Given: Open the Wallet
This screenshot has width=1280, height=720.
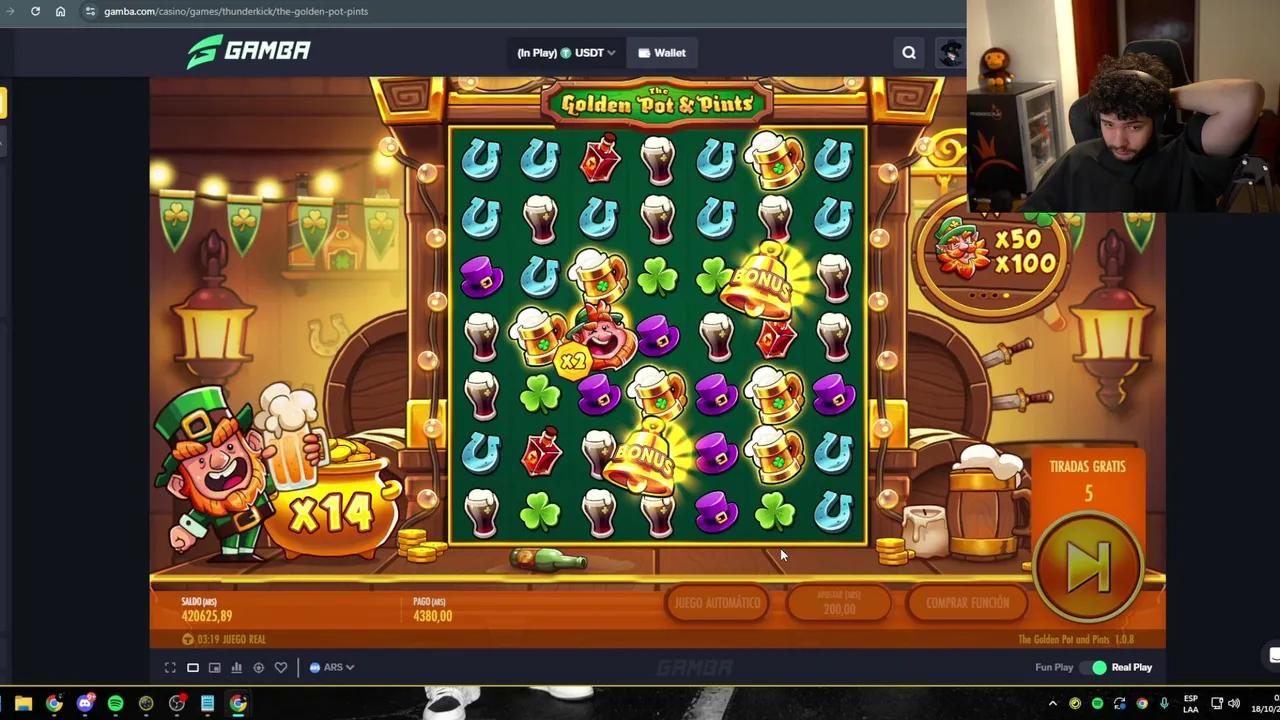Looking at the screenshot, I should [661, 53].
